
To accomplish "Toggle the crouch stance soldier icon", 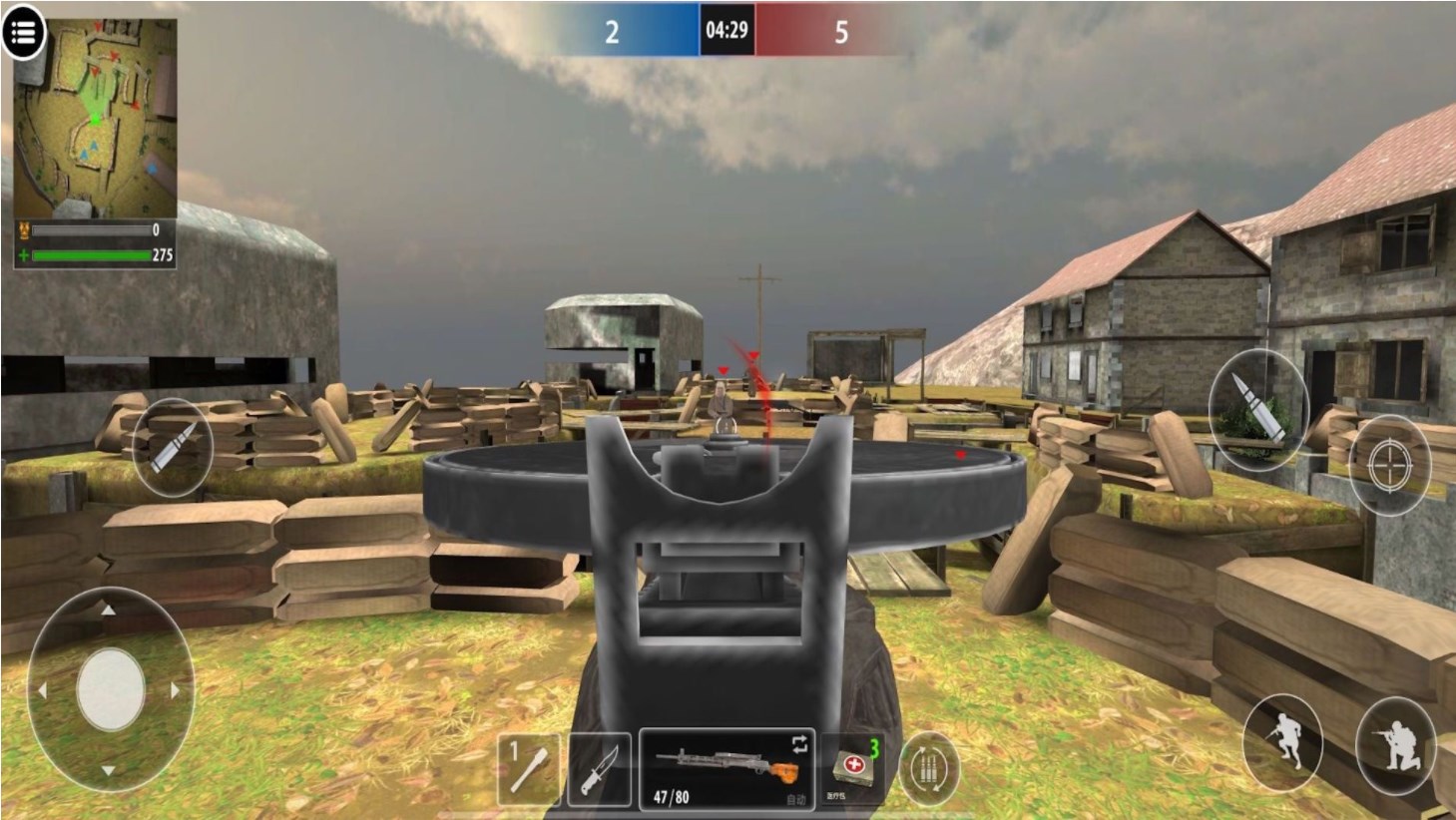I will pyautogui.click(x=1285, y=741).
